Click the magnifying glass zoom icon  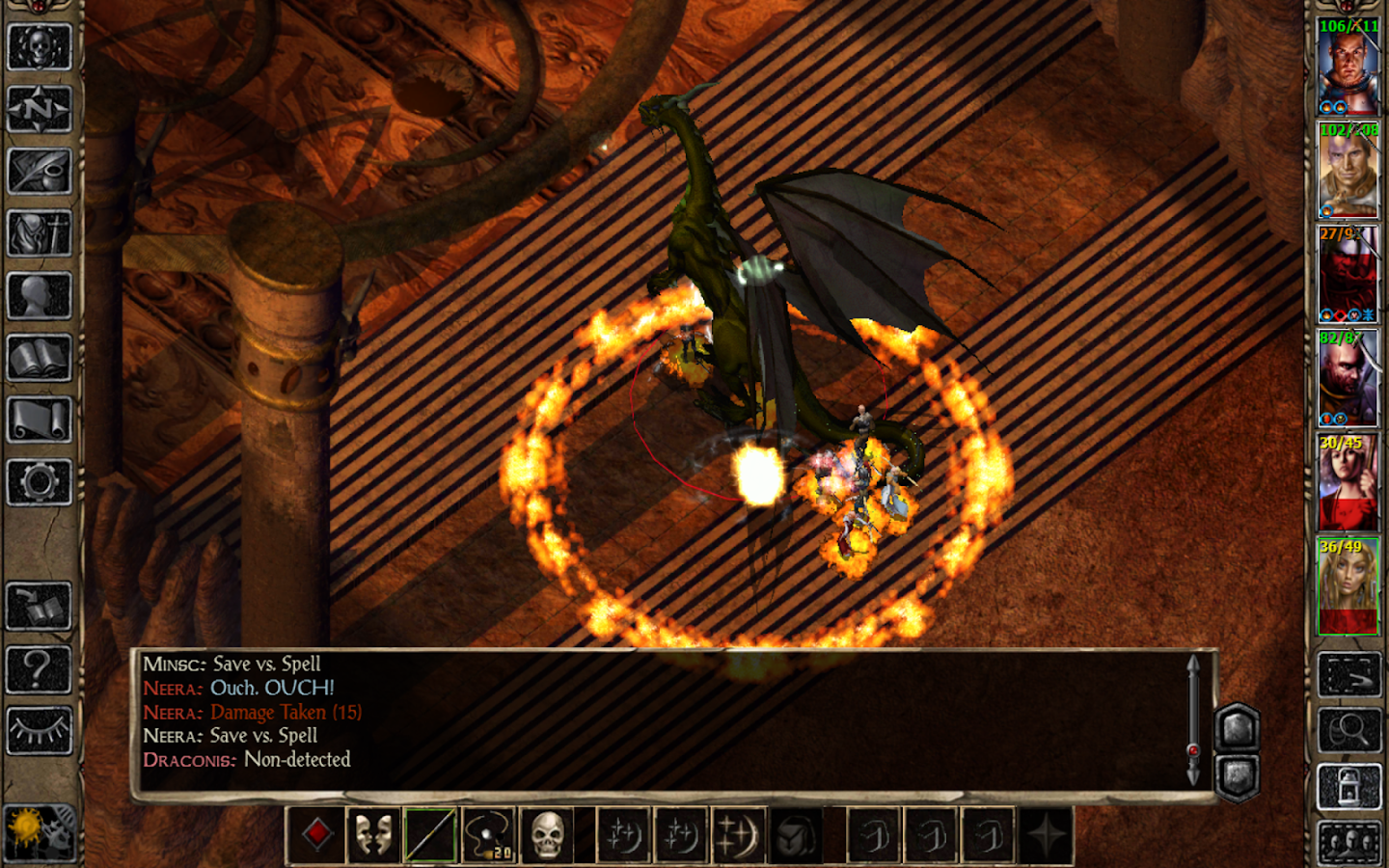pyautogui.click(x=1350, y=729)
